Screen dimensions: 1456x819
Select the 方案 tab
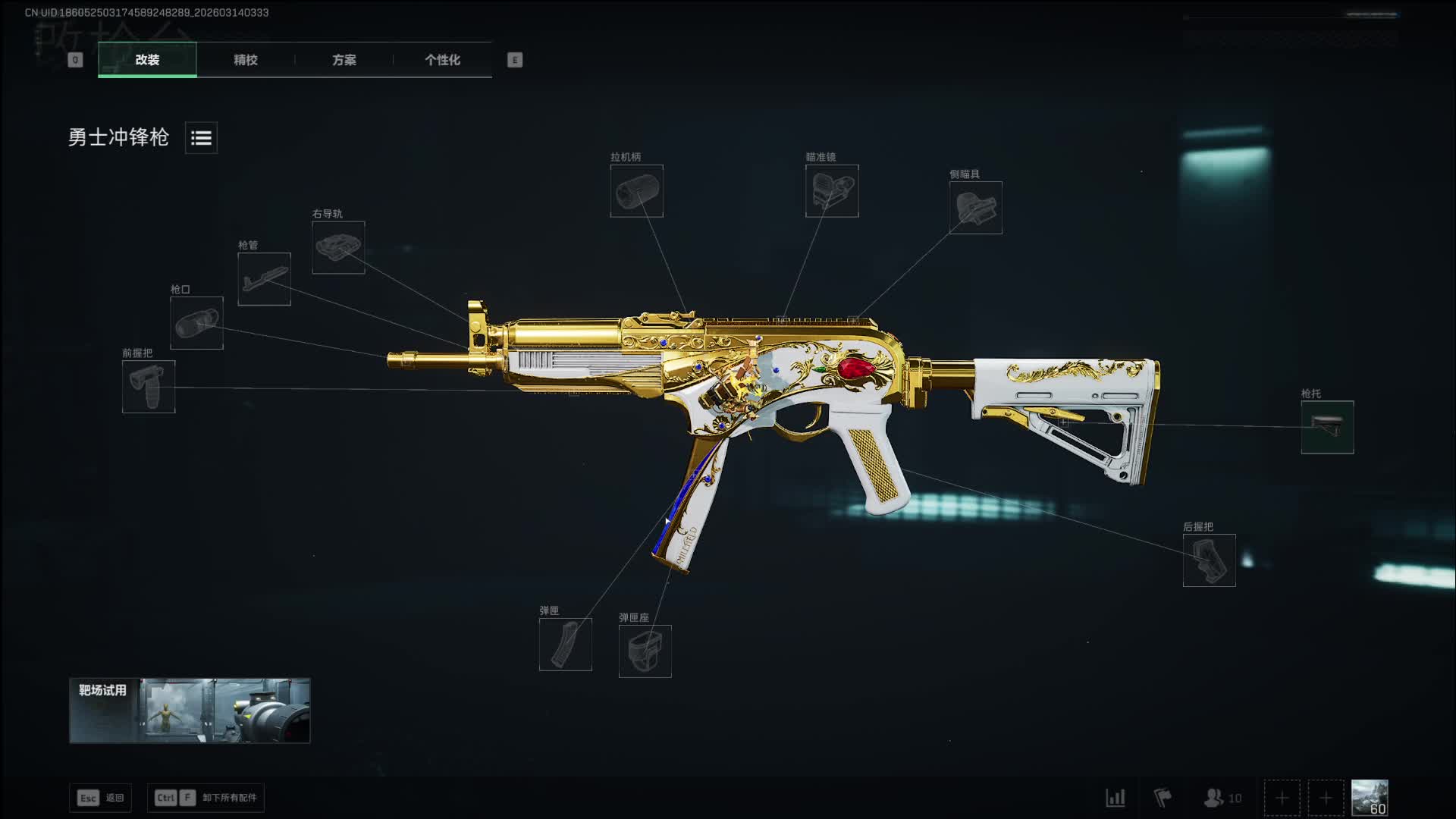click(344, 60)
